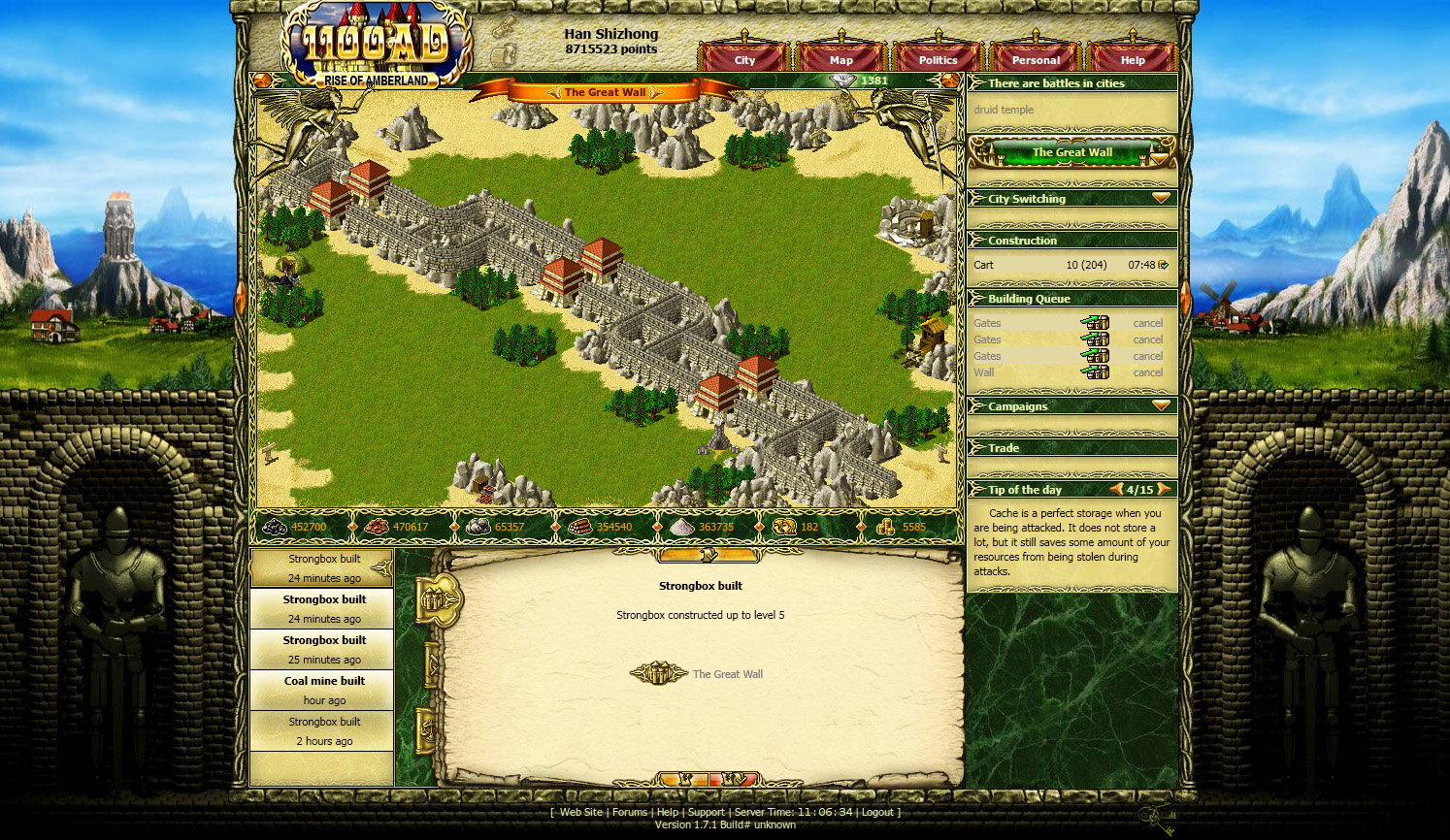Switch to the Map tab

click(840, 60)
